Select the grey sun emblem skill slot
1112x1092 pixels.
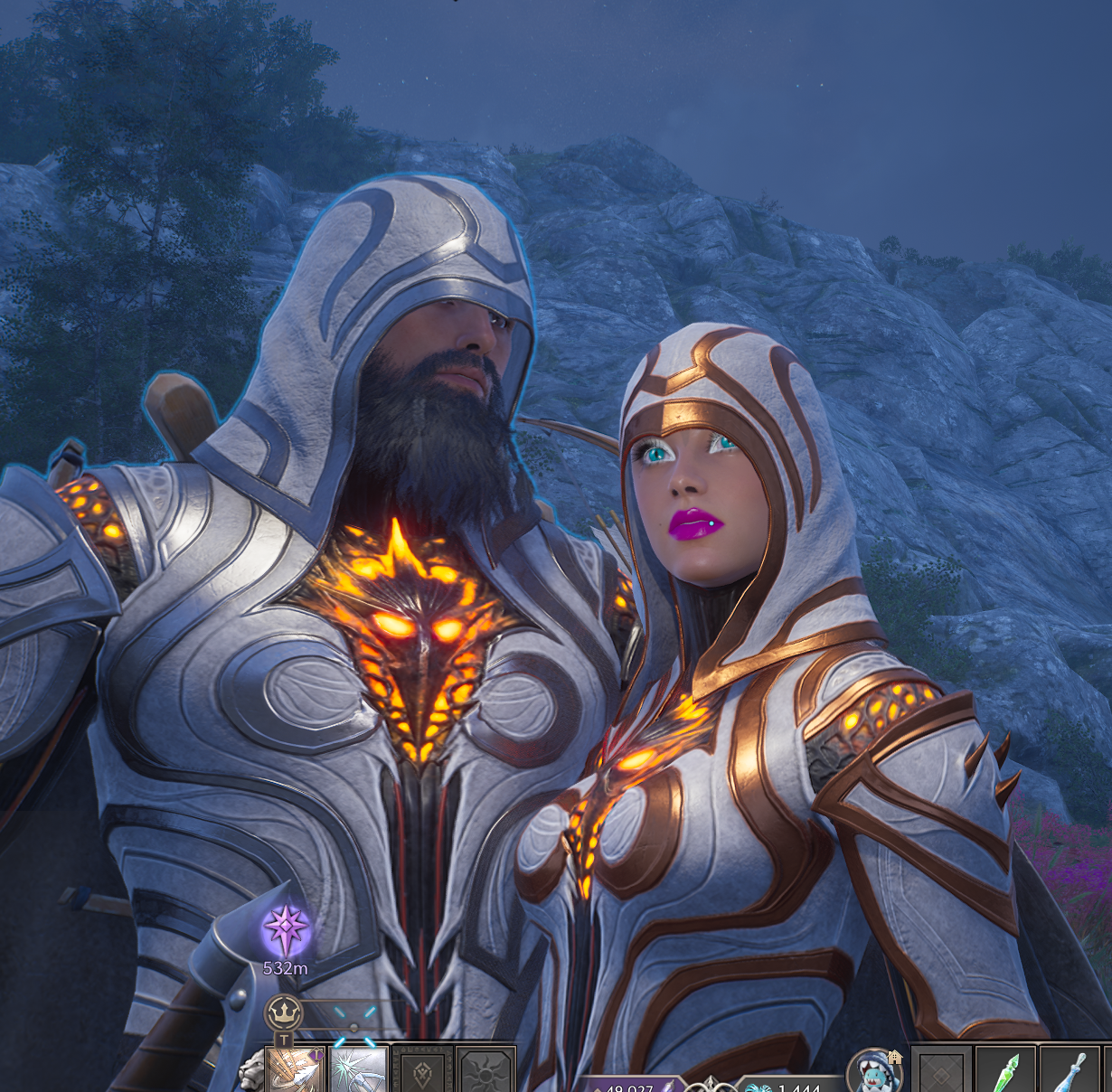485,1074
